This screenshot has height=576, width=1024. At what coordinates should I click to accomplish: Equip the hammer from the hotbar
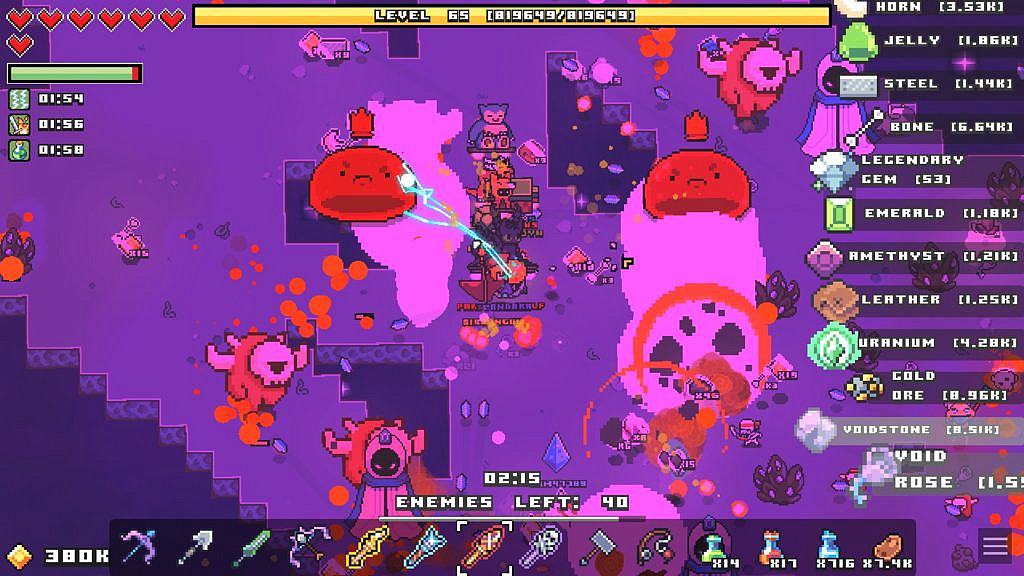(597, 547)
